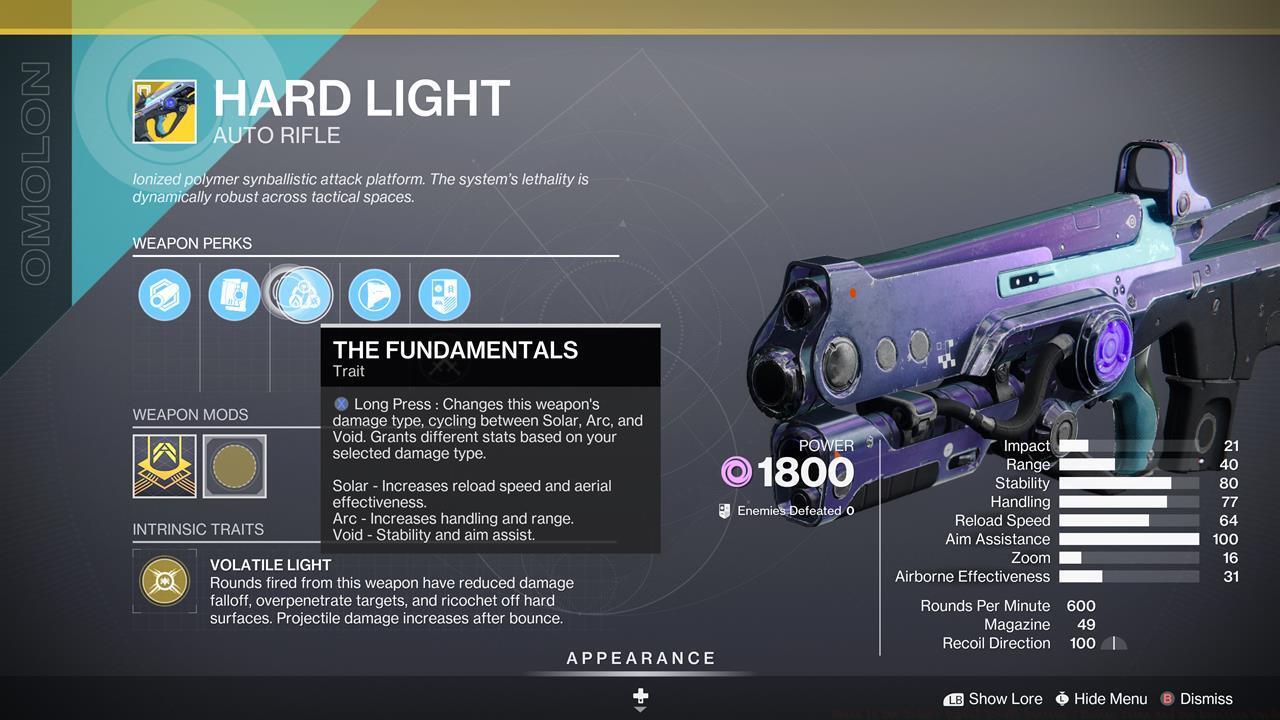
Task: Open the Appearance tab
Action: pyautogui.click(x=640, y=658)
